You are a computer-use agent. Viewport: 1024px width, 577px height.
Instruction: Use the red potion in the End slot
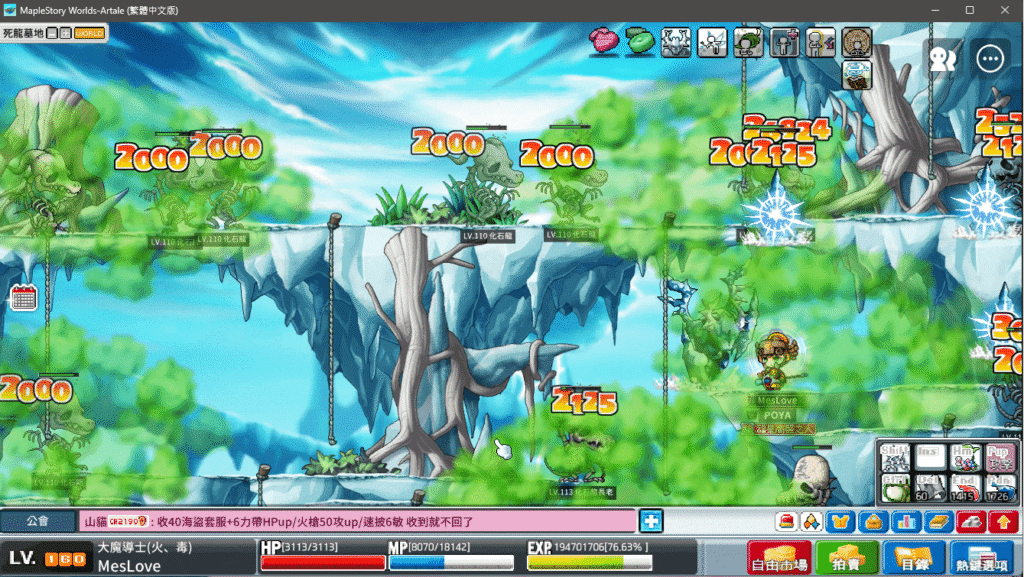coord(964,487)
